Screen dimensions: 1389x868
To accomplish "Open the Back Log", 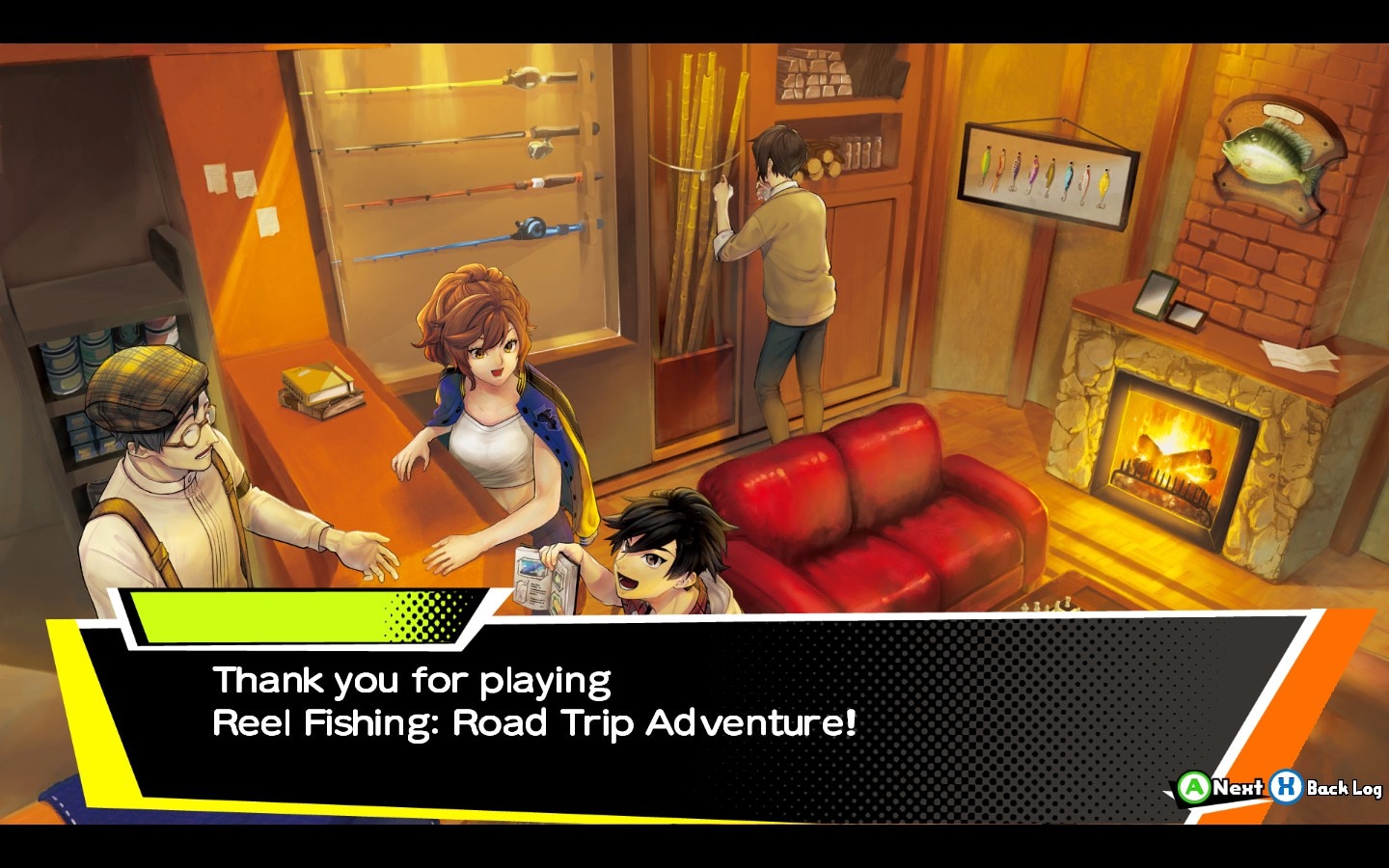I will point(1326,788).
